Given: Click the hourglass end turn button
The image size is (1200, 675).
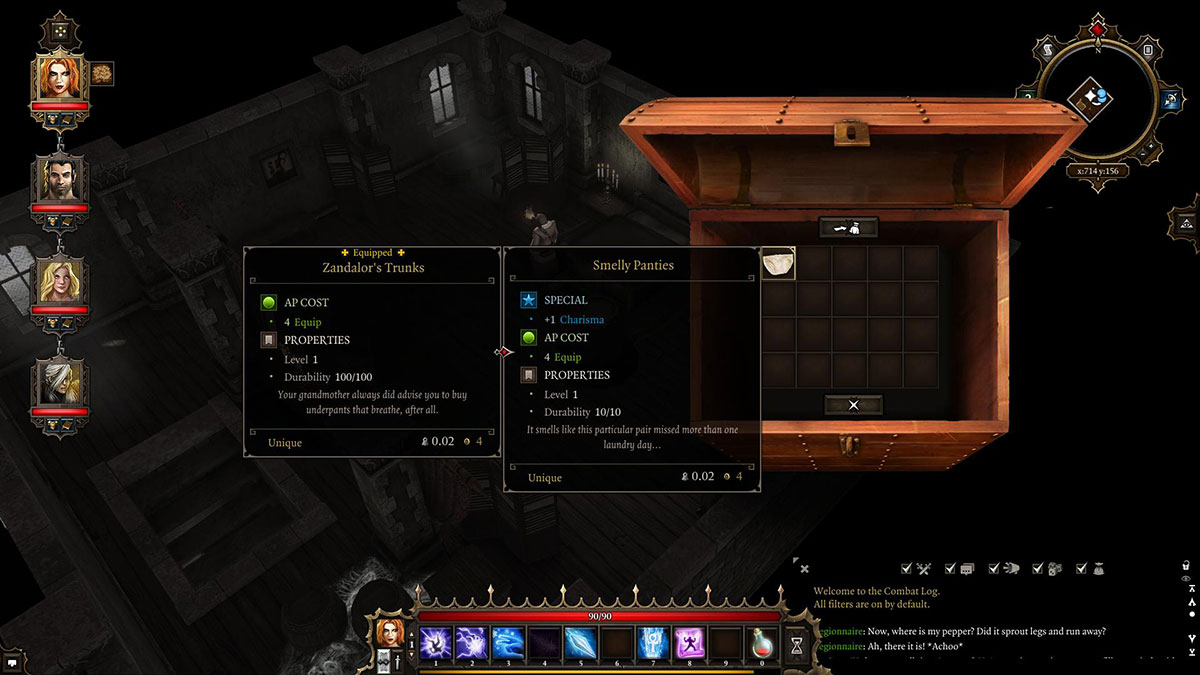Looking at the screenshot, I should 796,645.
